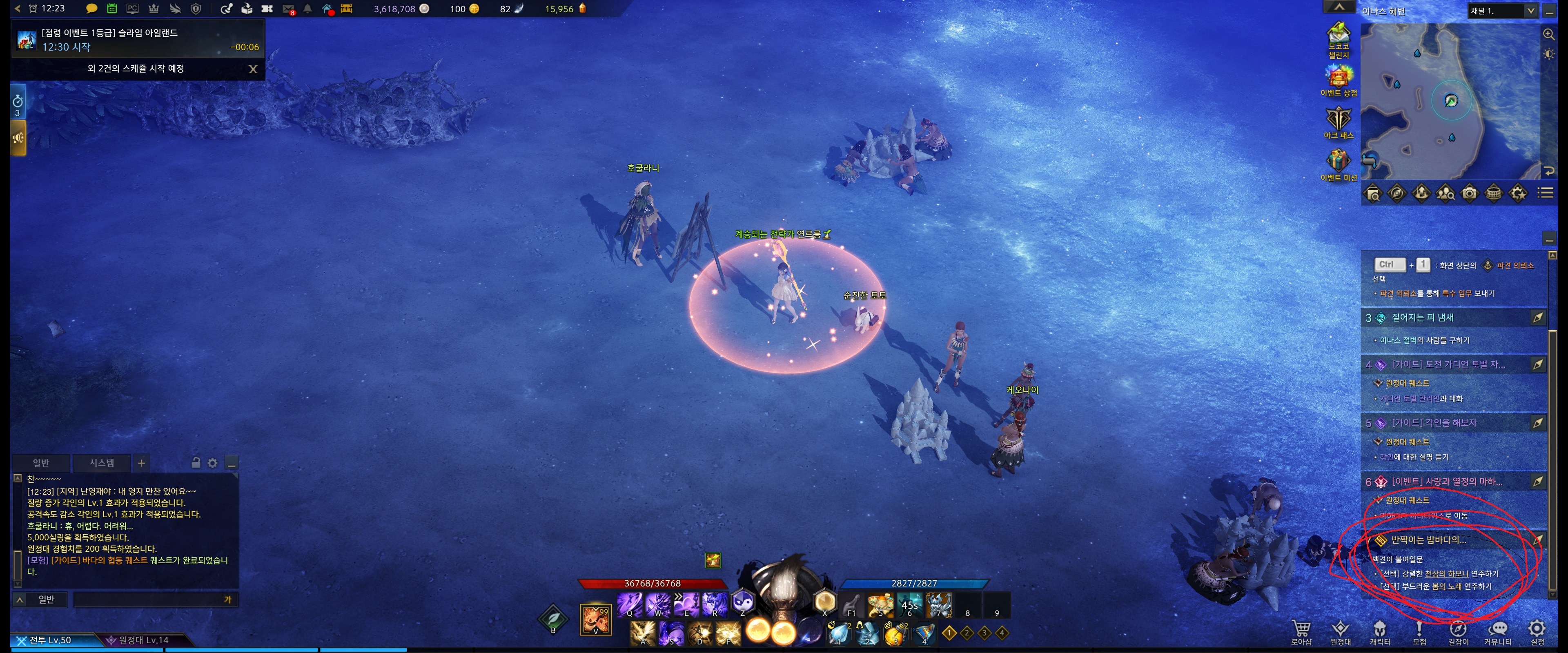
Task: Add a new chat tab with plus button
Action: 141,463
